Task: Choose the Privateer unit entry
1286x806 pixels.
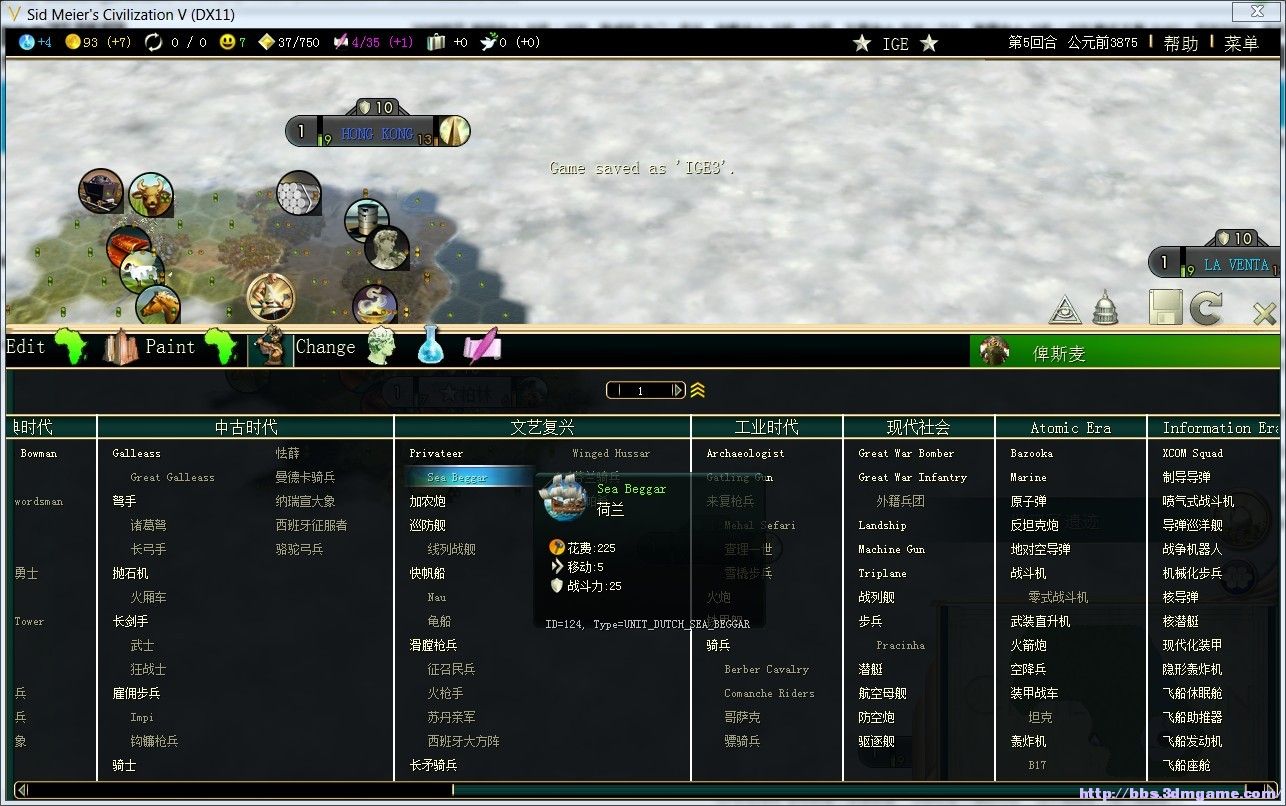Action: click(436, 454)
